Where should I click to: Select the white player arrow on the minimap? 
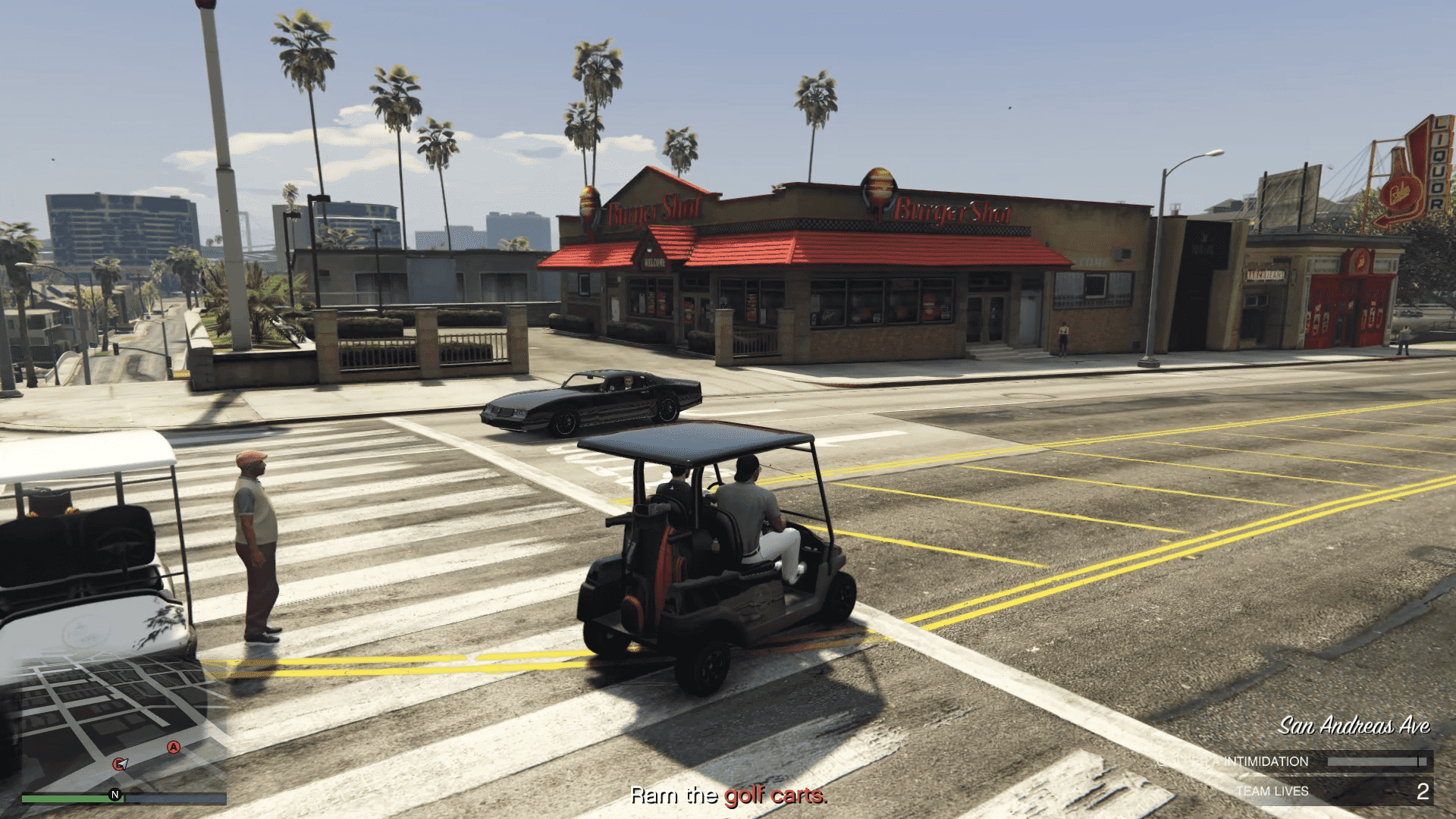pos(124,763)
